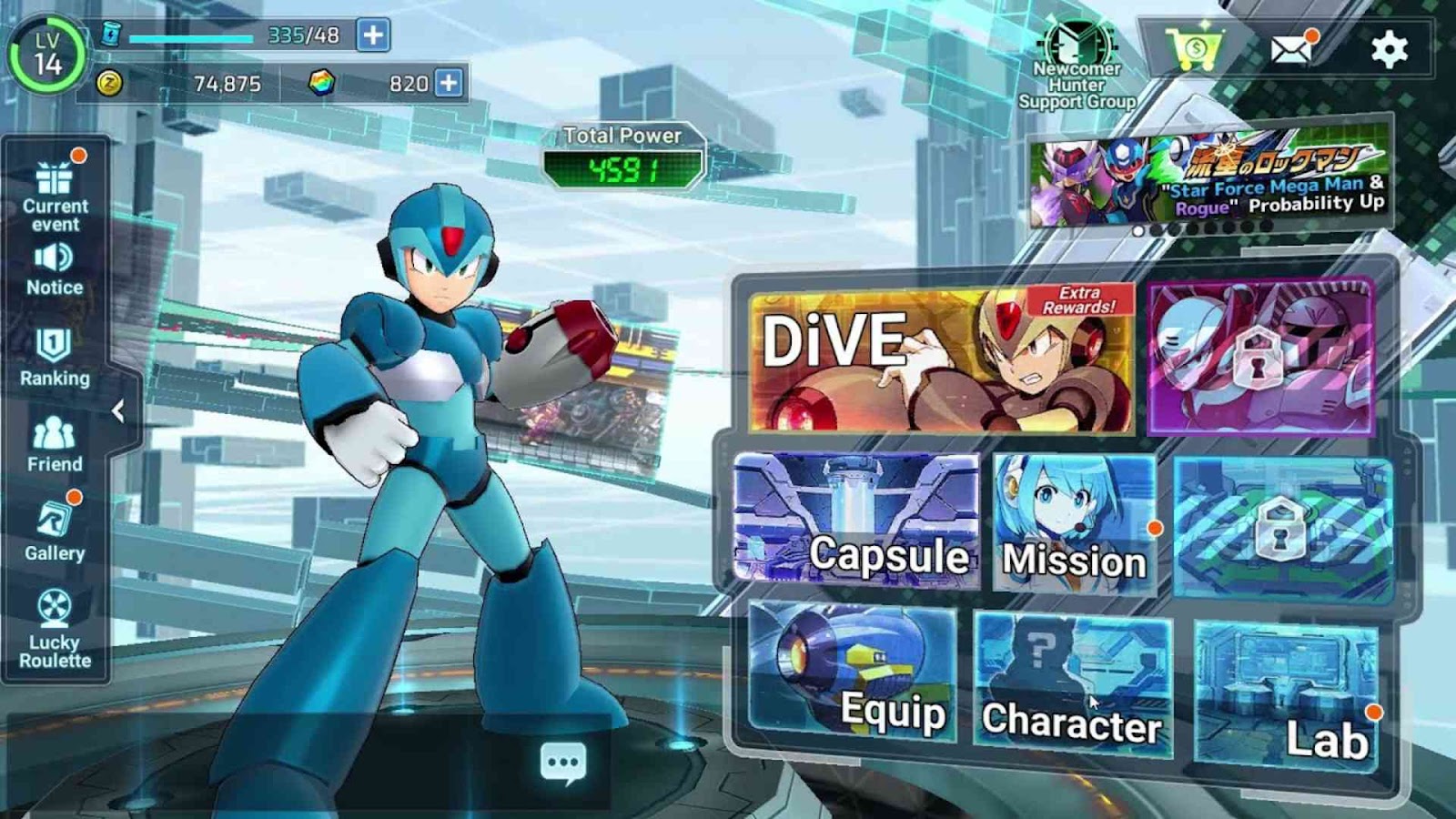Open the Capsule gacha

[855, 519]
